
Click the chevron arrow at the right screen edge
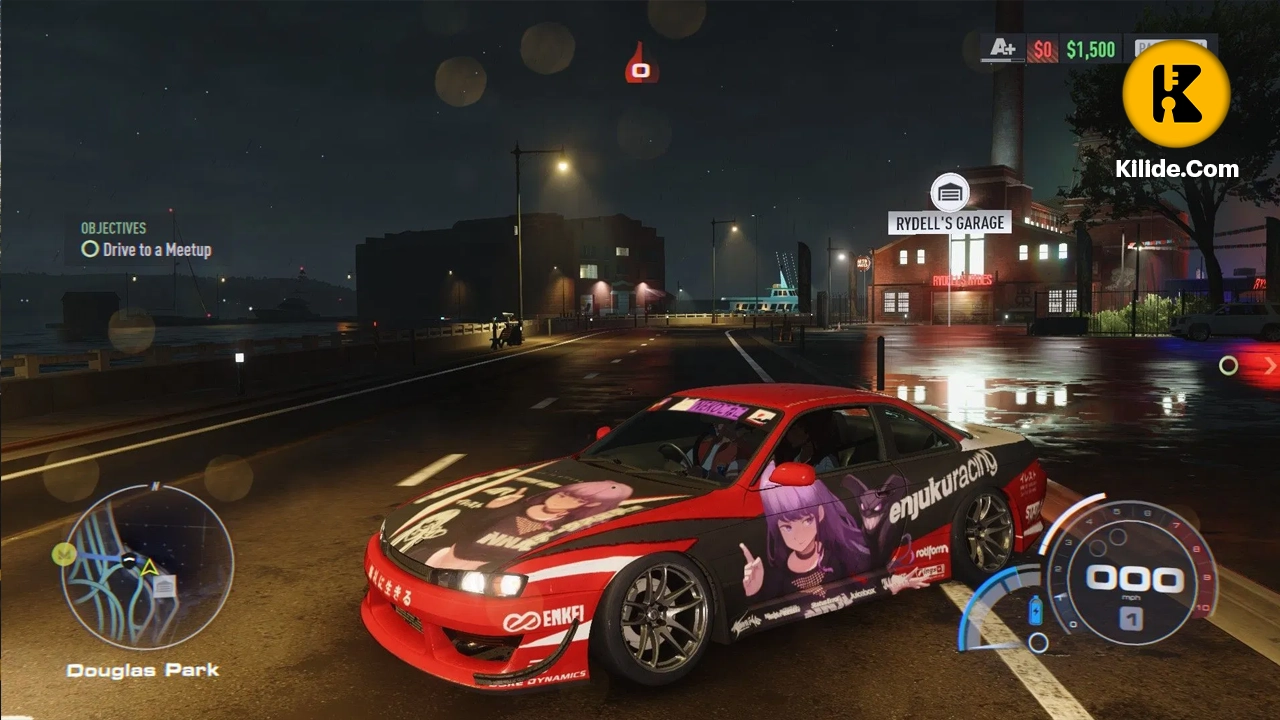1270,366
